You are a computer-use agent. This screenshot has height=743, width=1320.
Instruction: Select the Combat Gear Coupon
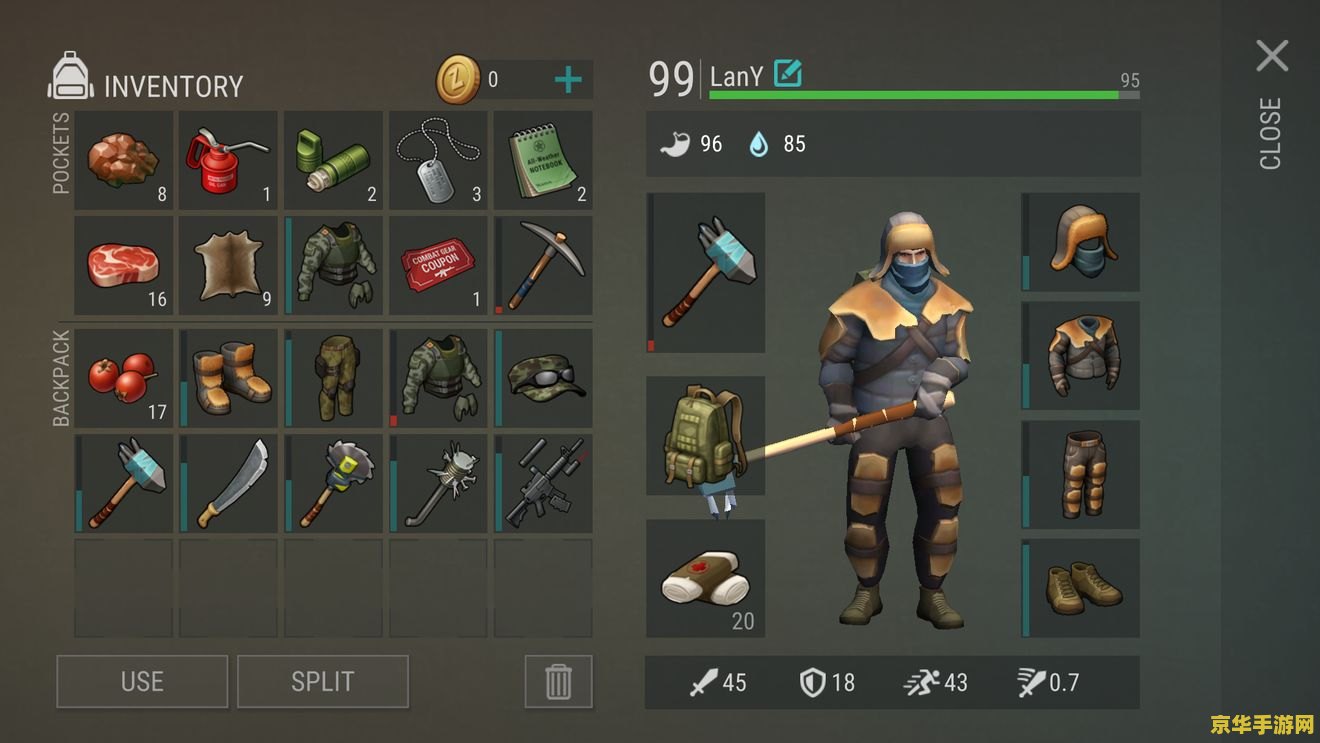[438, 266]
